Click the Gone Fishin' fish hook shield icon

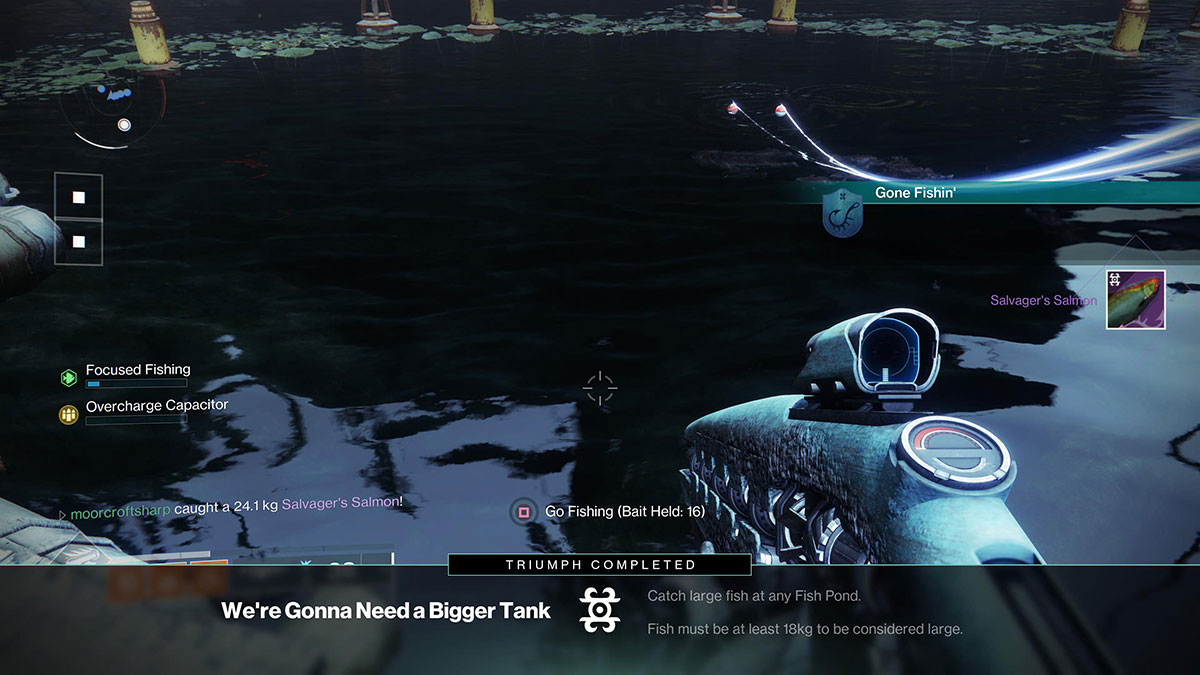842,214
